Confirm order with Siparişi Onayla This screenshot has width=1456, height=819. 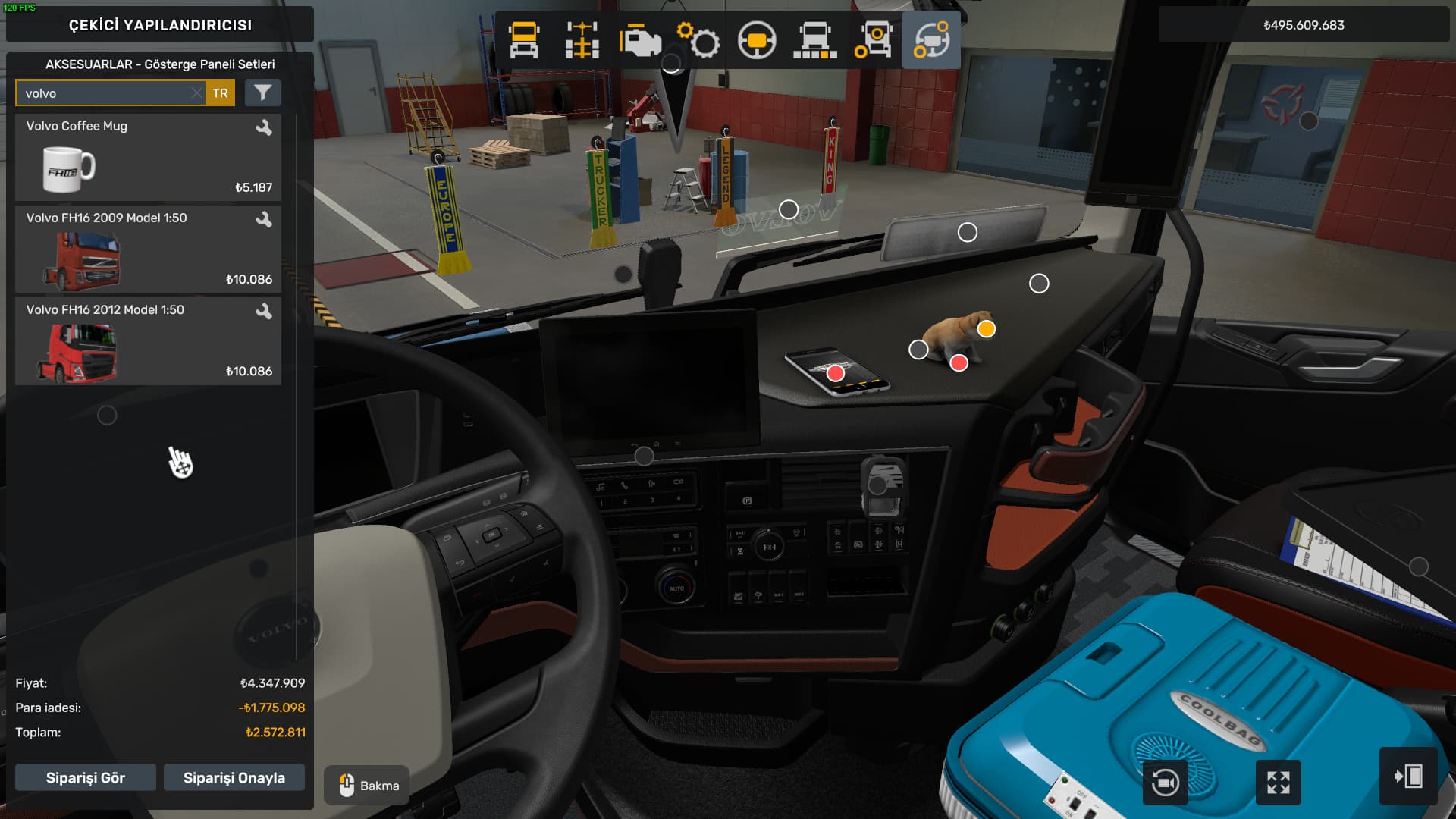[234, 777]
